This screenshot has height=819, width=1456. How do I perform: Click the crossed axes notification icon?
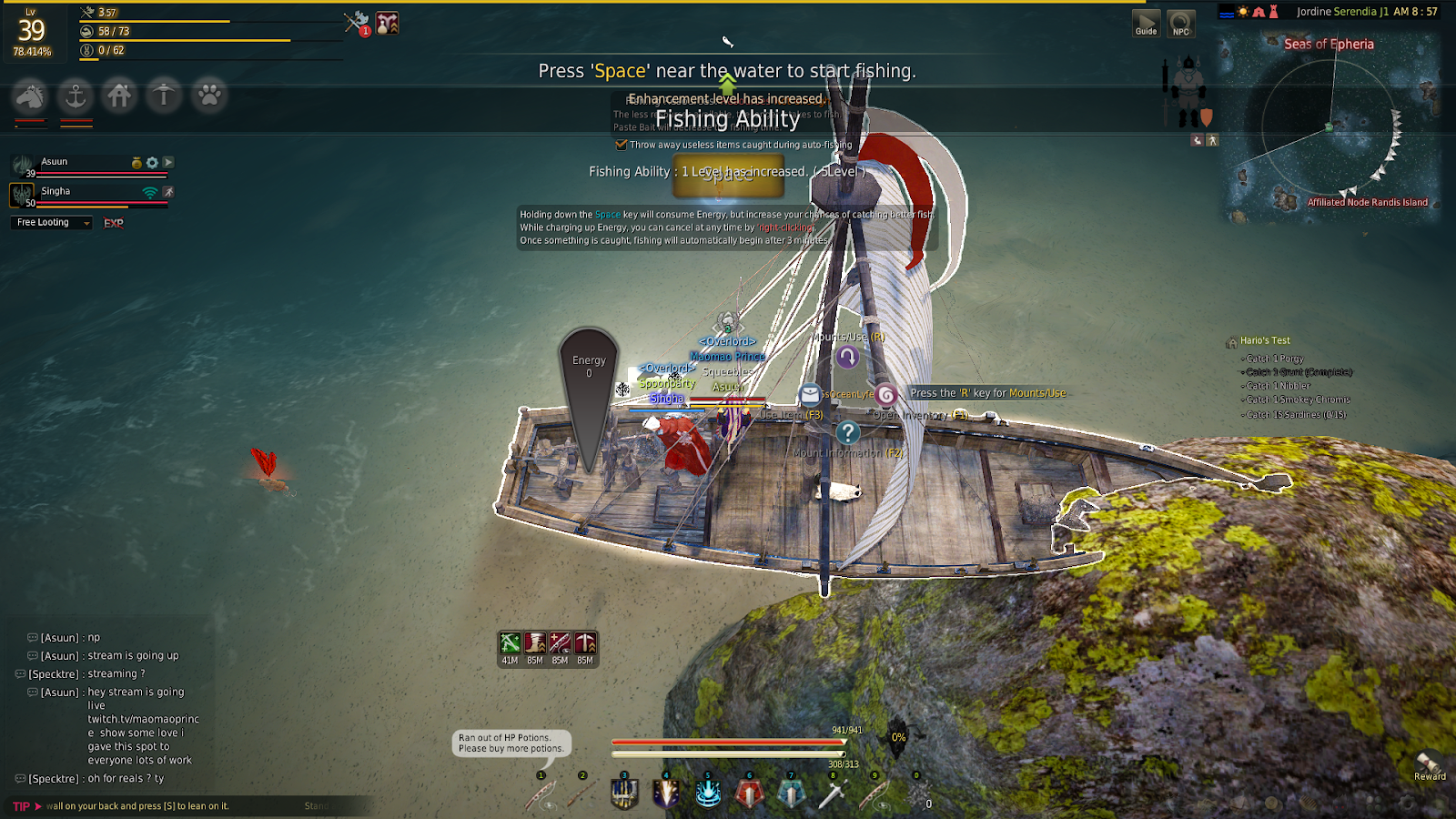356,23
